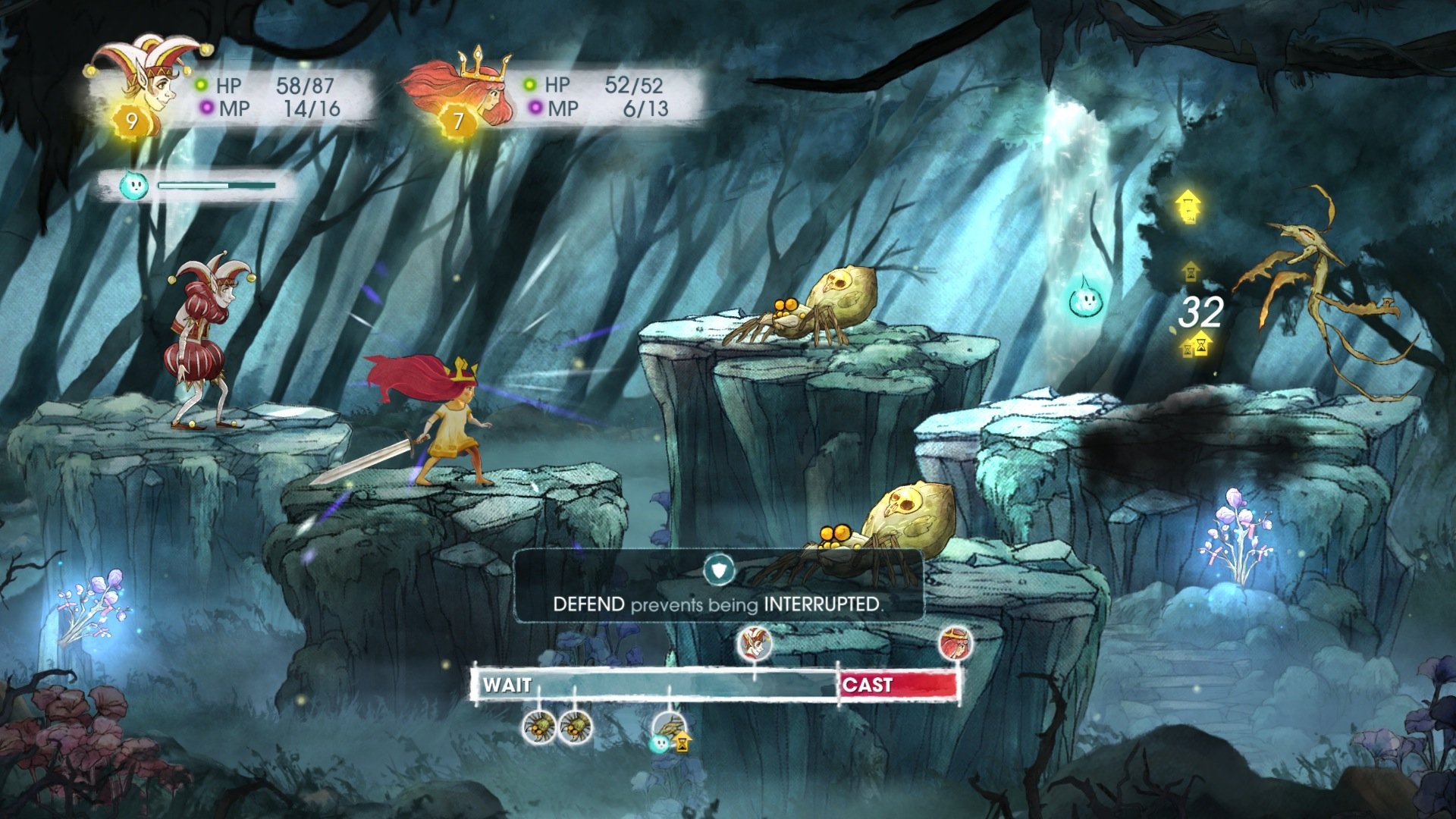Select Aurora's marker at the timeline's Cast end
This screenshot has height=819, width=1456.
pyautogui.click(x=955, y=644)
